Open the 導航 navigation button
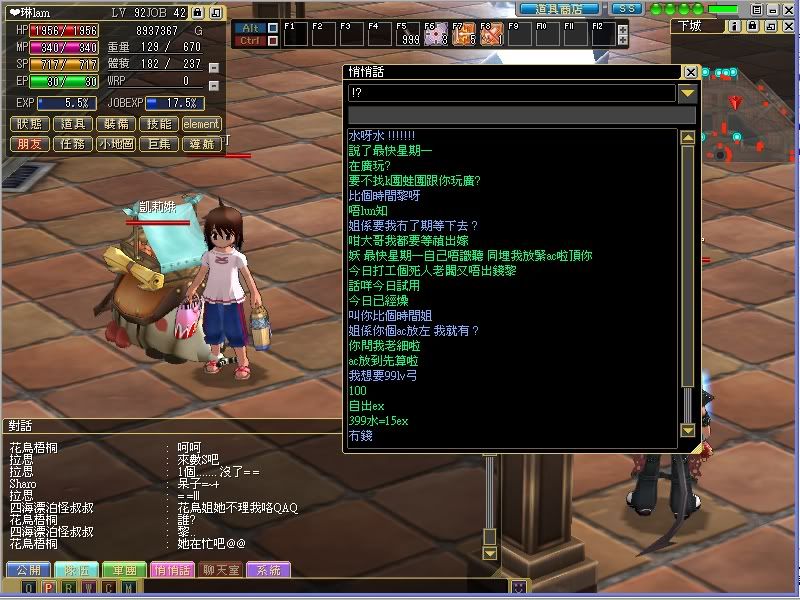 [201, 144]
